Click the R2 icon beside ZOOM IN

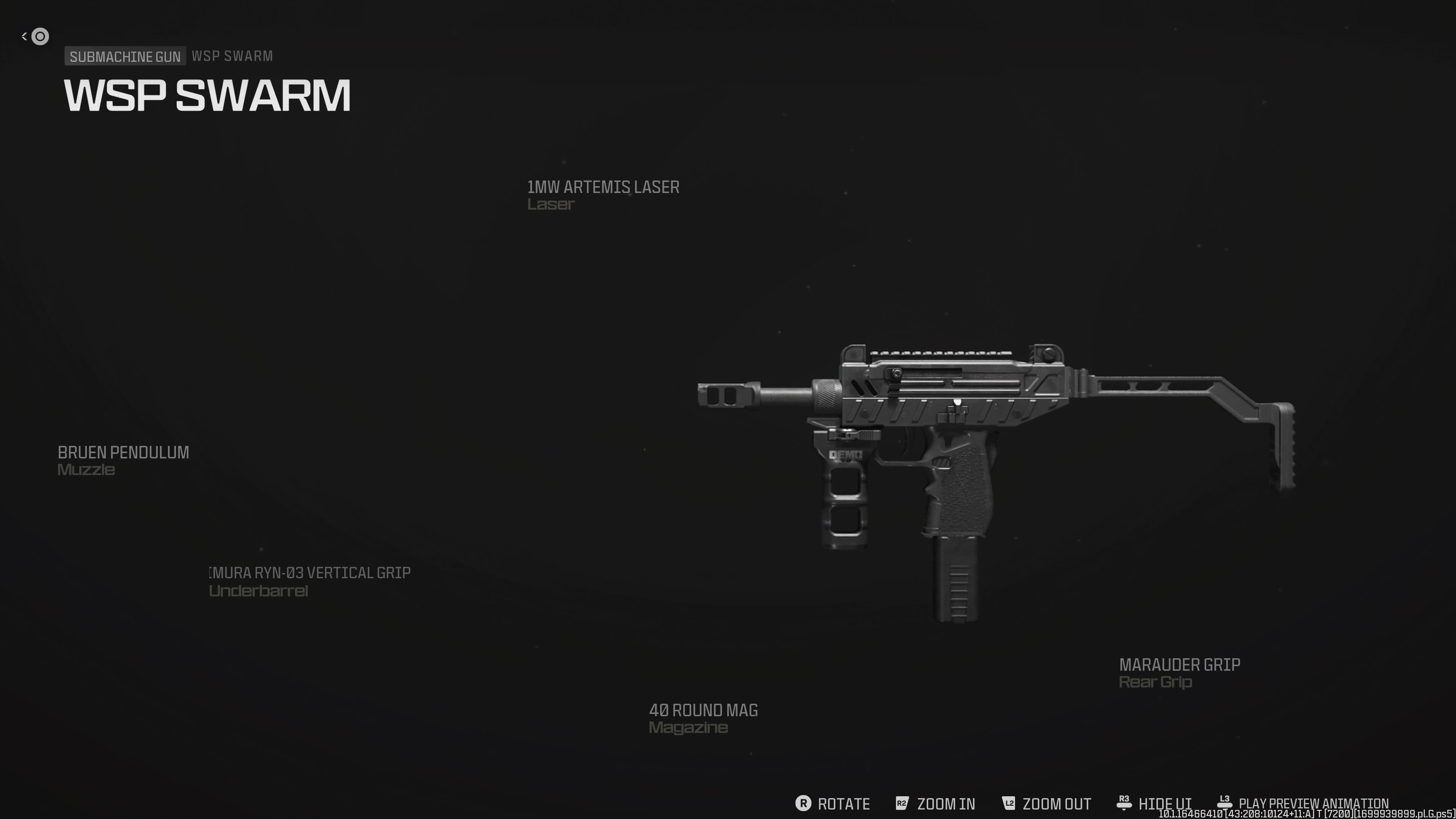pyautogui.click(x=903, y=803)
